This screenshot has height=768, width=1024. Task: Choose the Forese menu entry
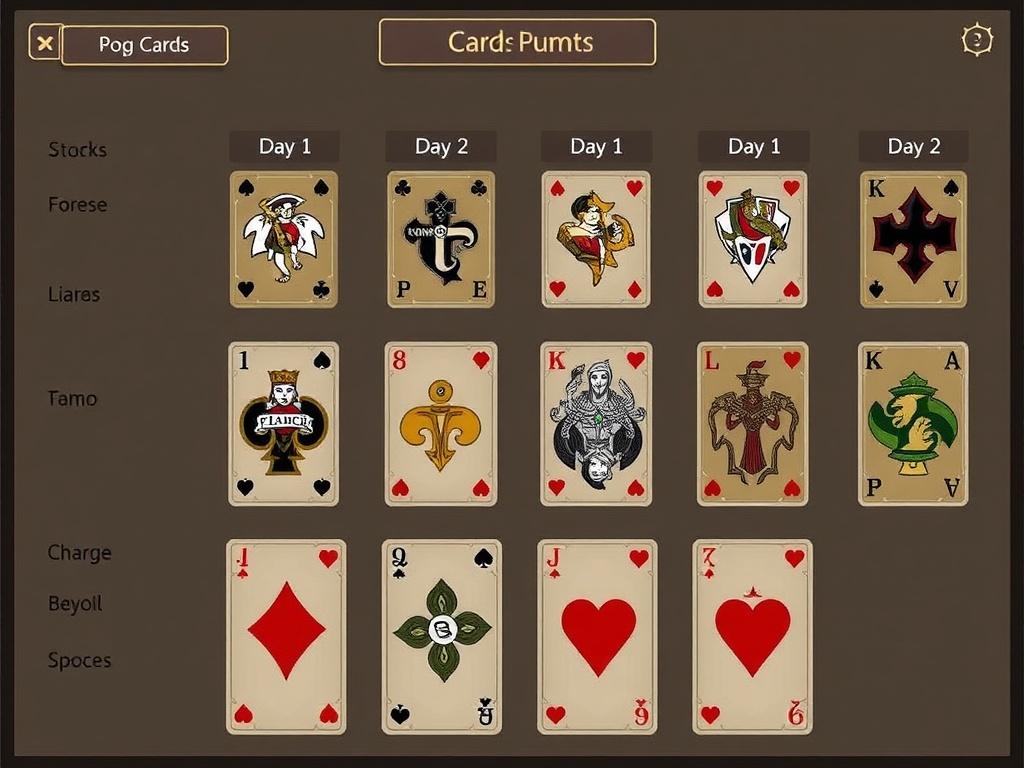pos(77,205)
